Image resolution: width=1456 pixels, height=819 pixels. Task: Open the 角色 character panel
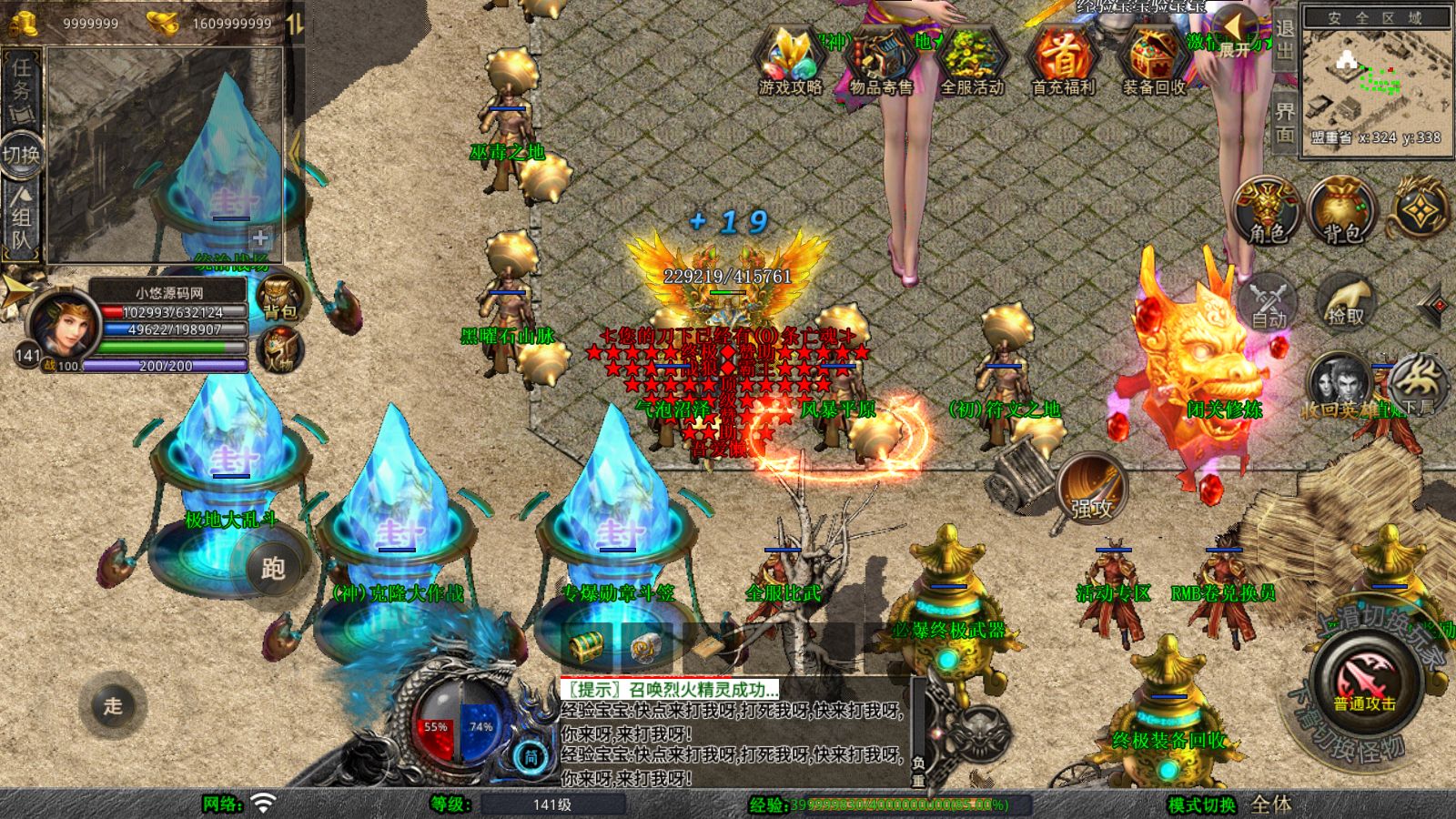pyautogui.click(x=1267, y=211)
